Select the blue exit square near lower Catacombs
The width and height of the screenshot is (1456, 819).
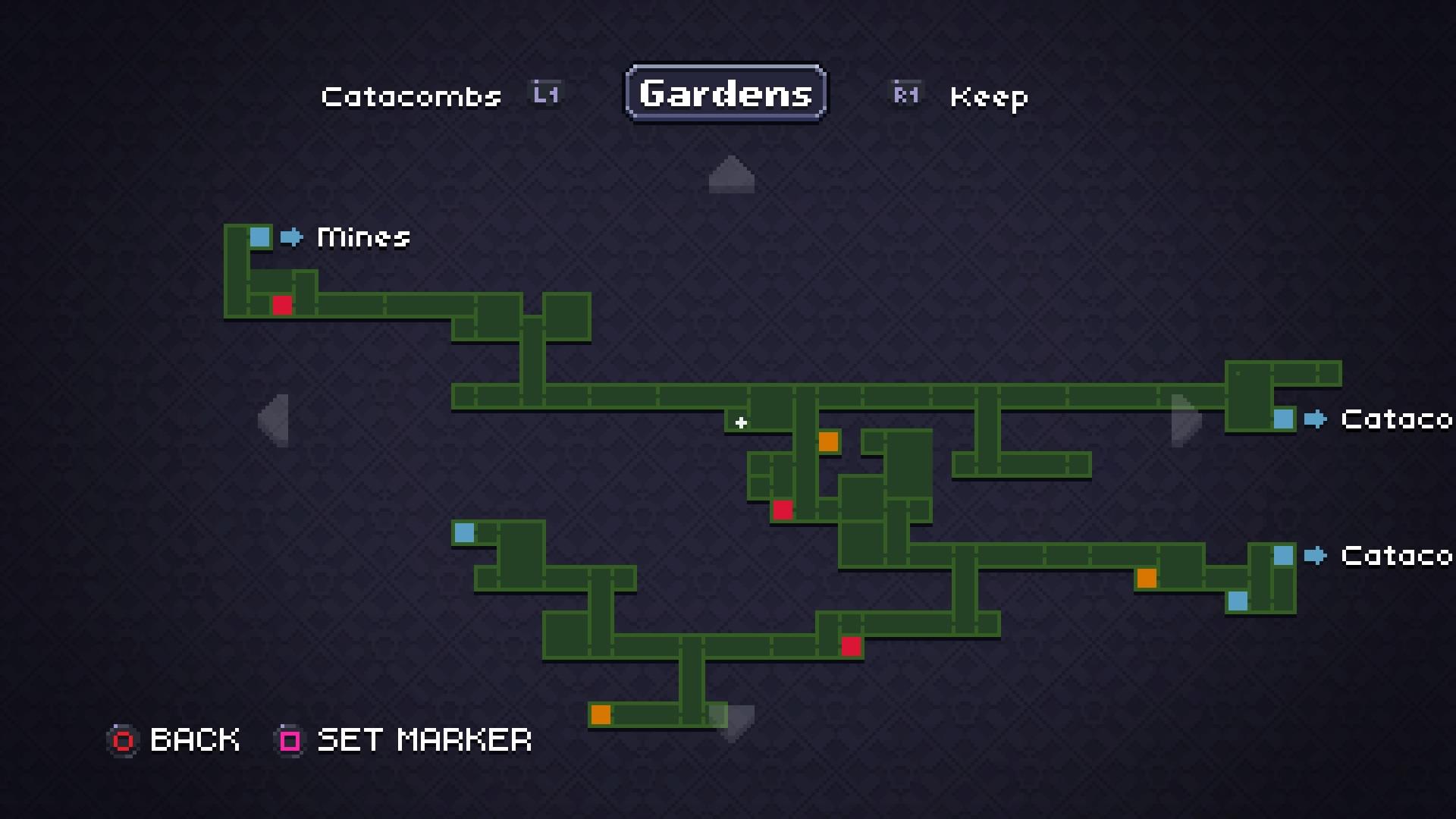point(1282,556)
